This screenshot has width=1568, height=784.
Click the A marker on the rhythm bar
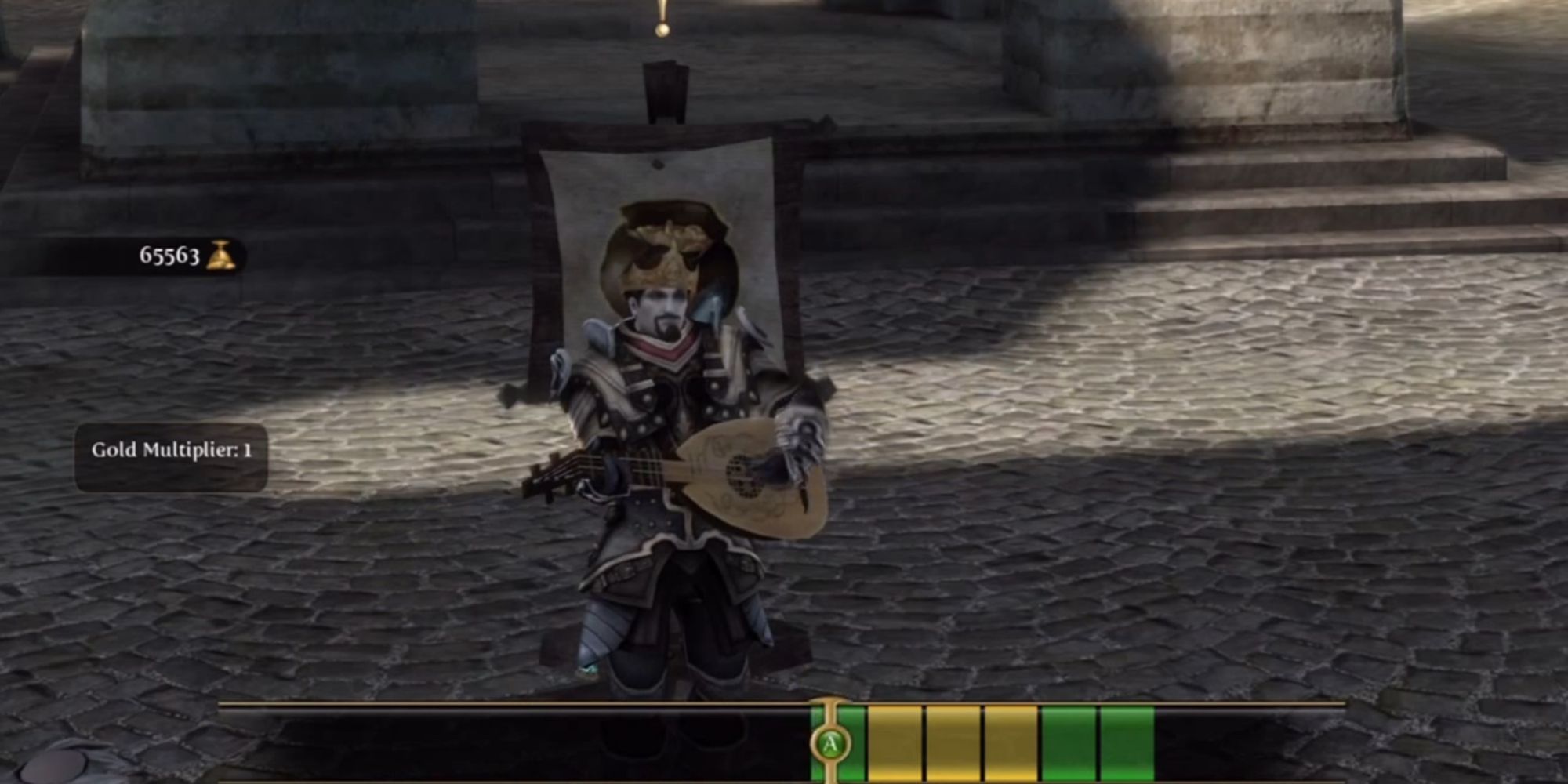(x=830, y=741)
